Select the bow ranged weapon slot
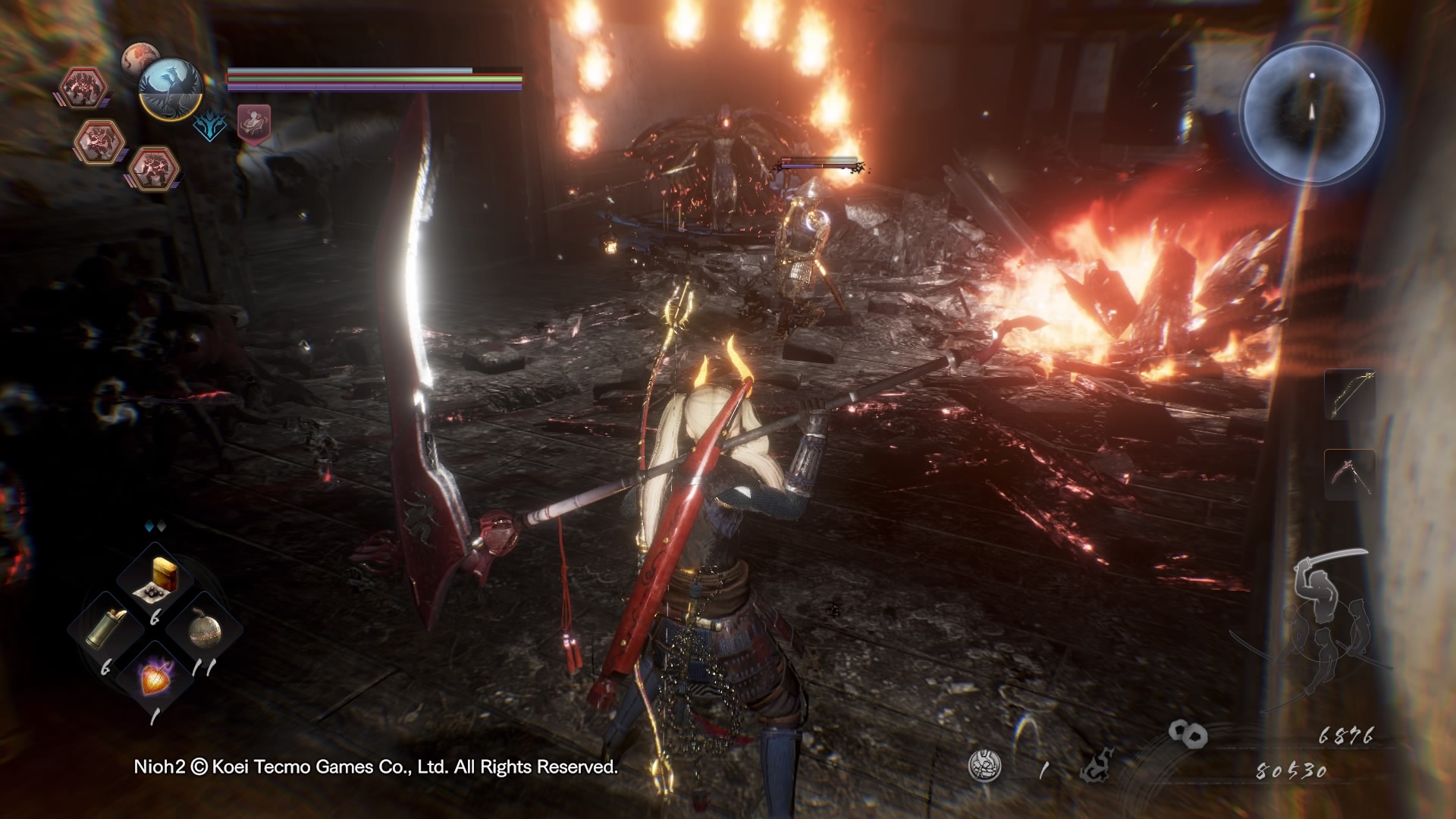 point(1349,394)
